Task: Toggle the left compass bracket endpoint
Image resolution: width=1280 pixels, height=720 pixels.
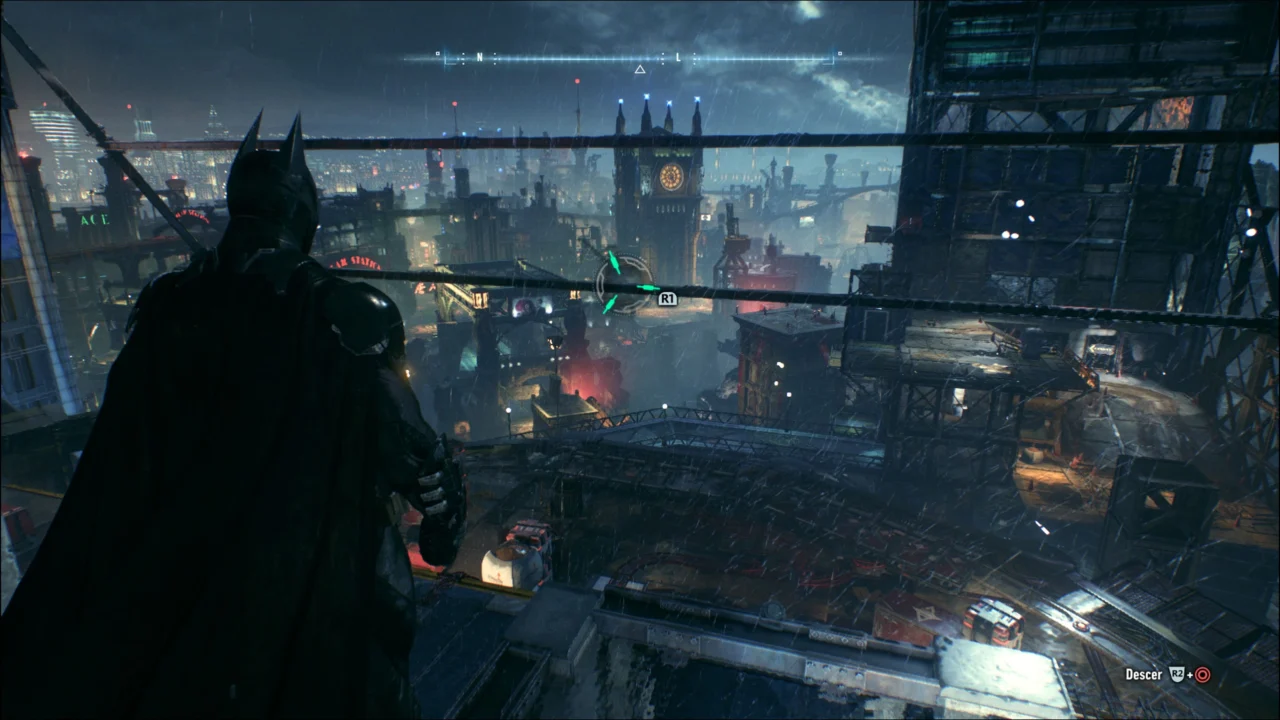Action: point(447,57)
